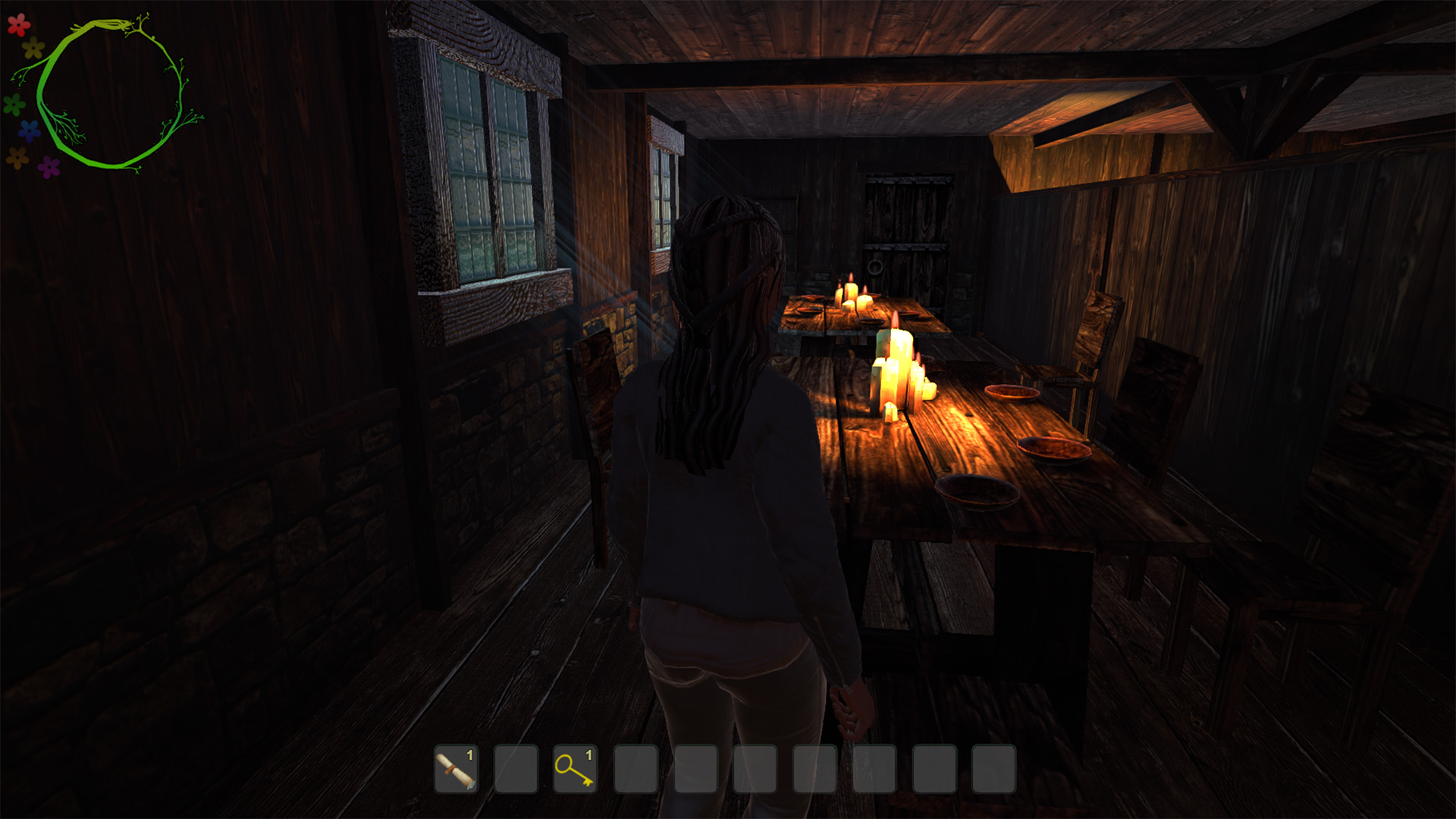This screenshot has height=819, width=1456.
Task: Click the gold flower icon above the purple one
Action: [17, 157]
